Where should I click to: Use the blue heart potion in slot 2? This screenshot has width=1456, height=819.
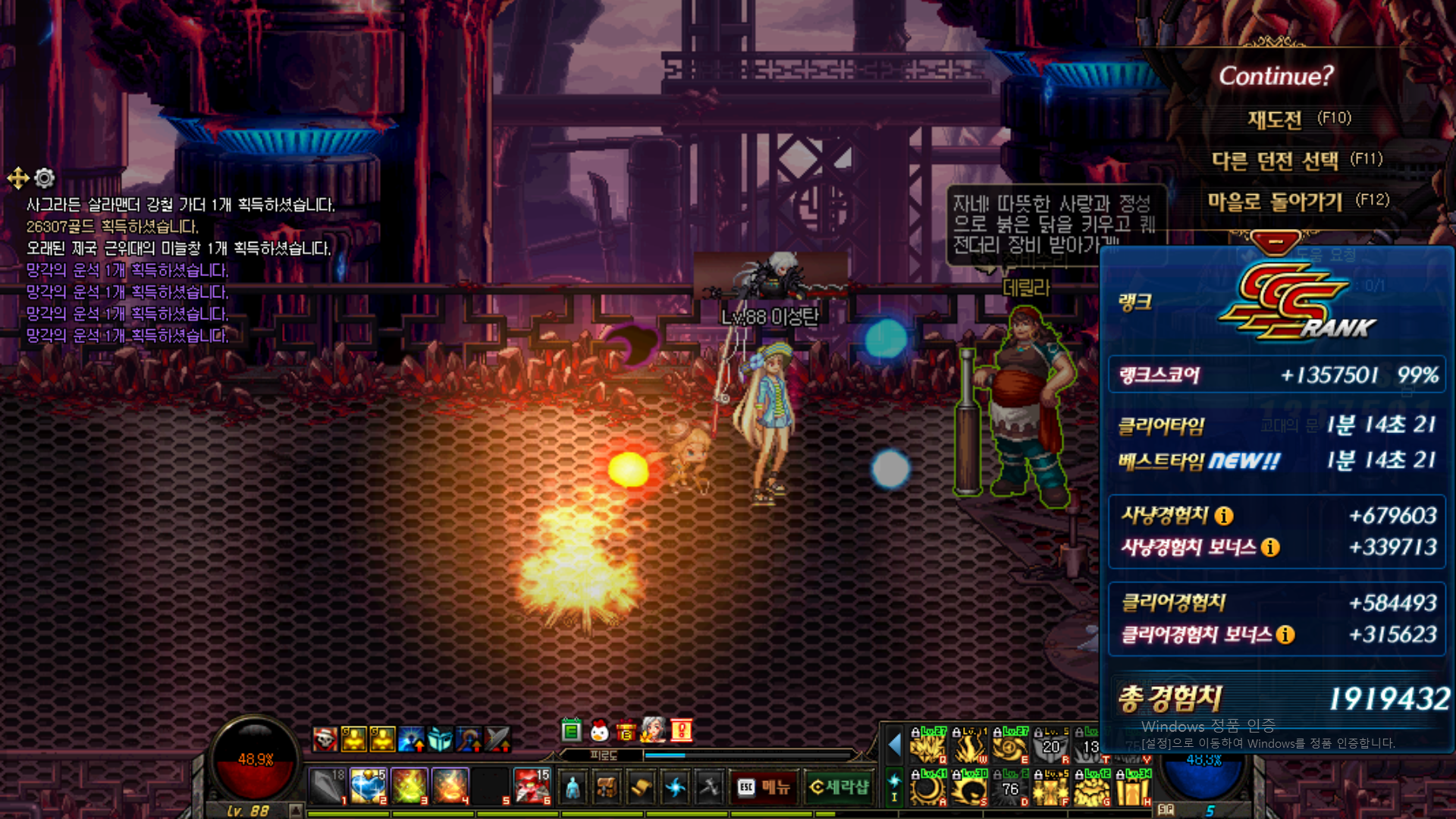click(368, 786)
